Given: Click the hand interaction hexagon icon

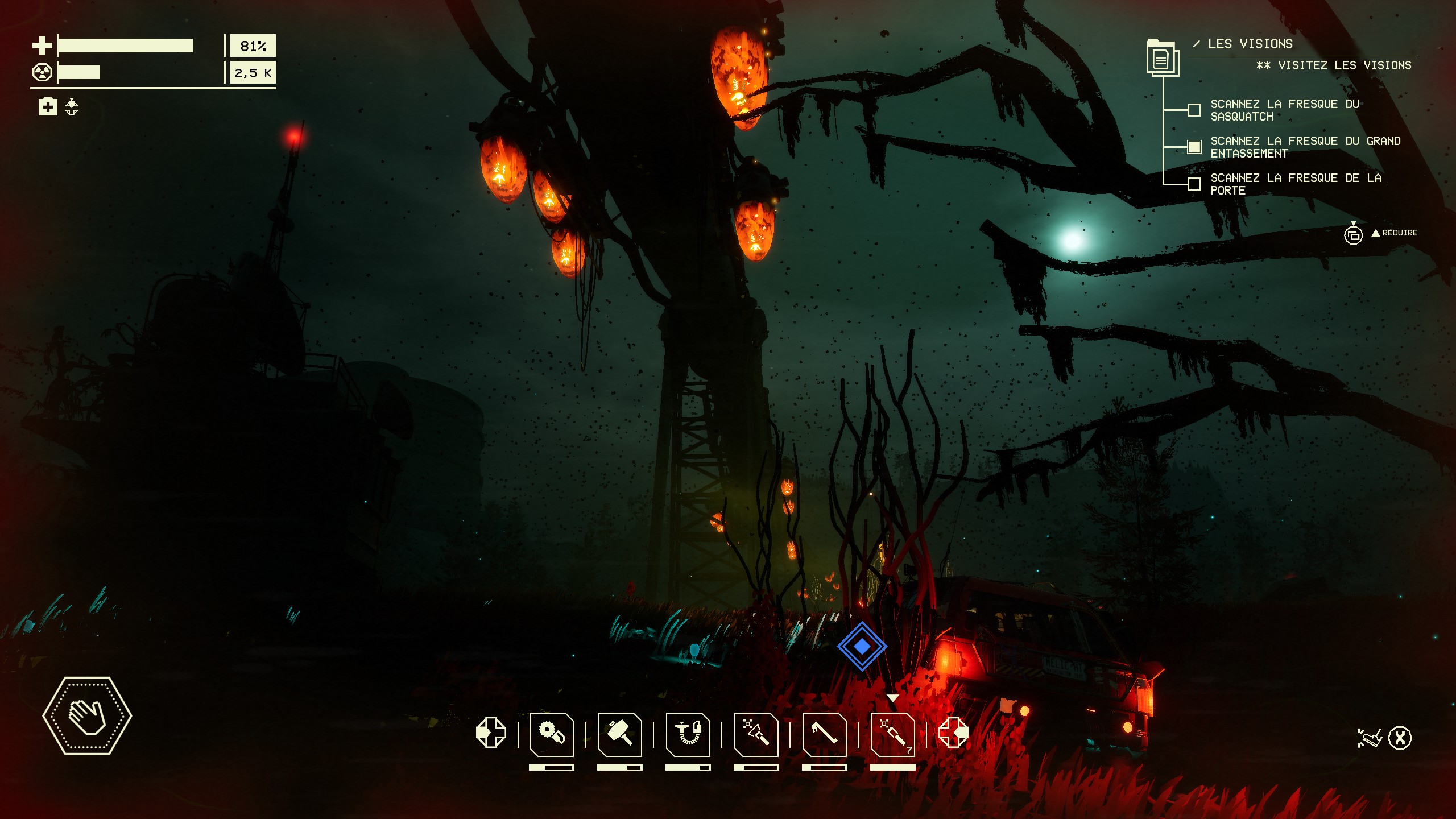Looking at the screenshot, I should coord(87,715).
